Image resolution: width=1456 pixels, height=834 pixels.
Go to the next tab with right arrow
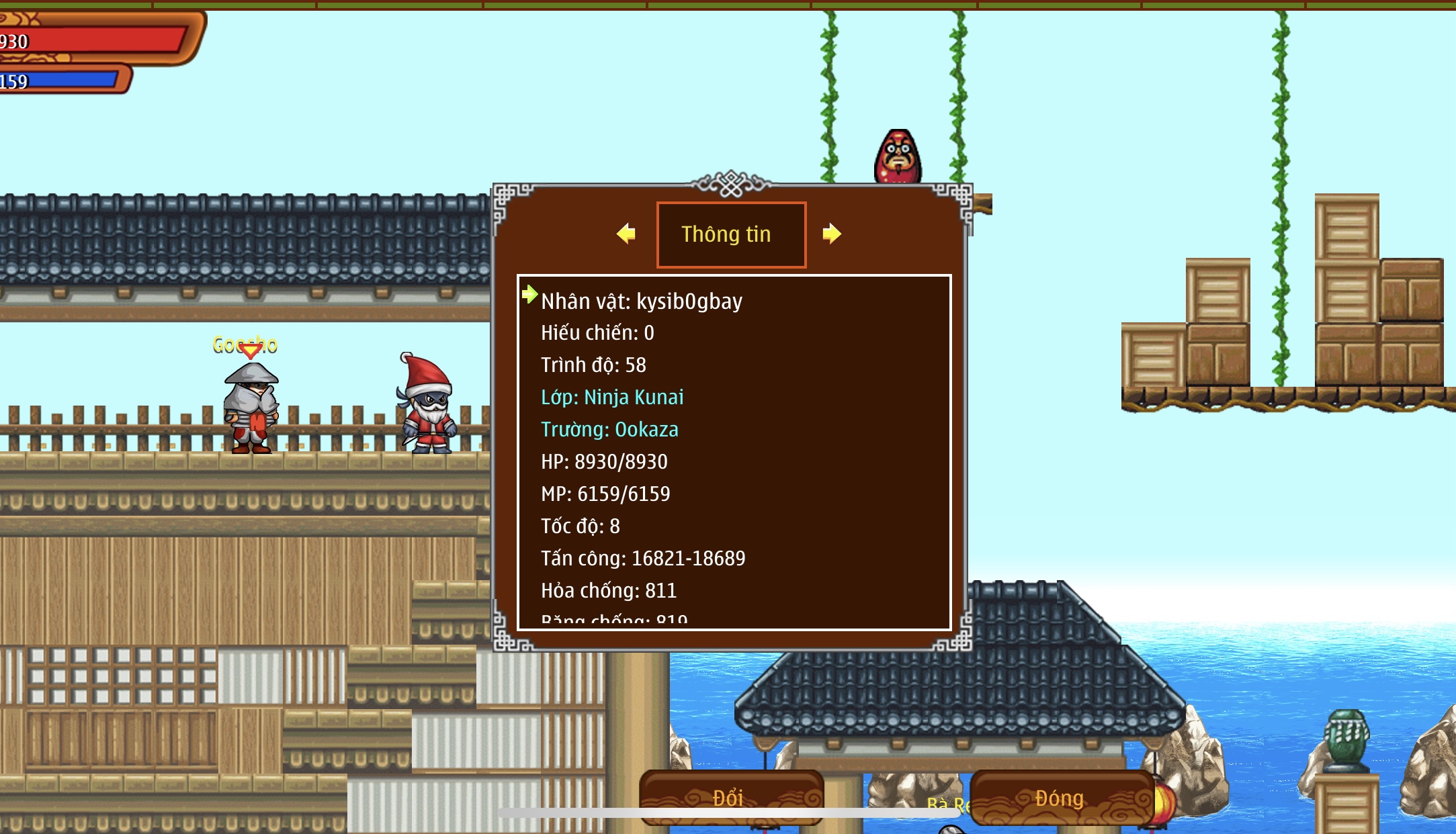pos(831,234)
